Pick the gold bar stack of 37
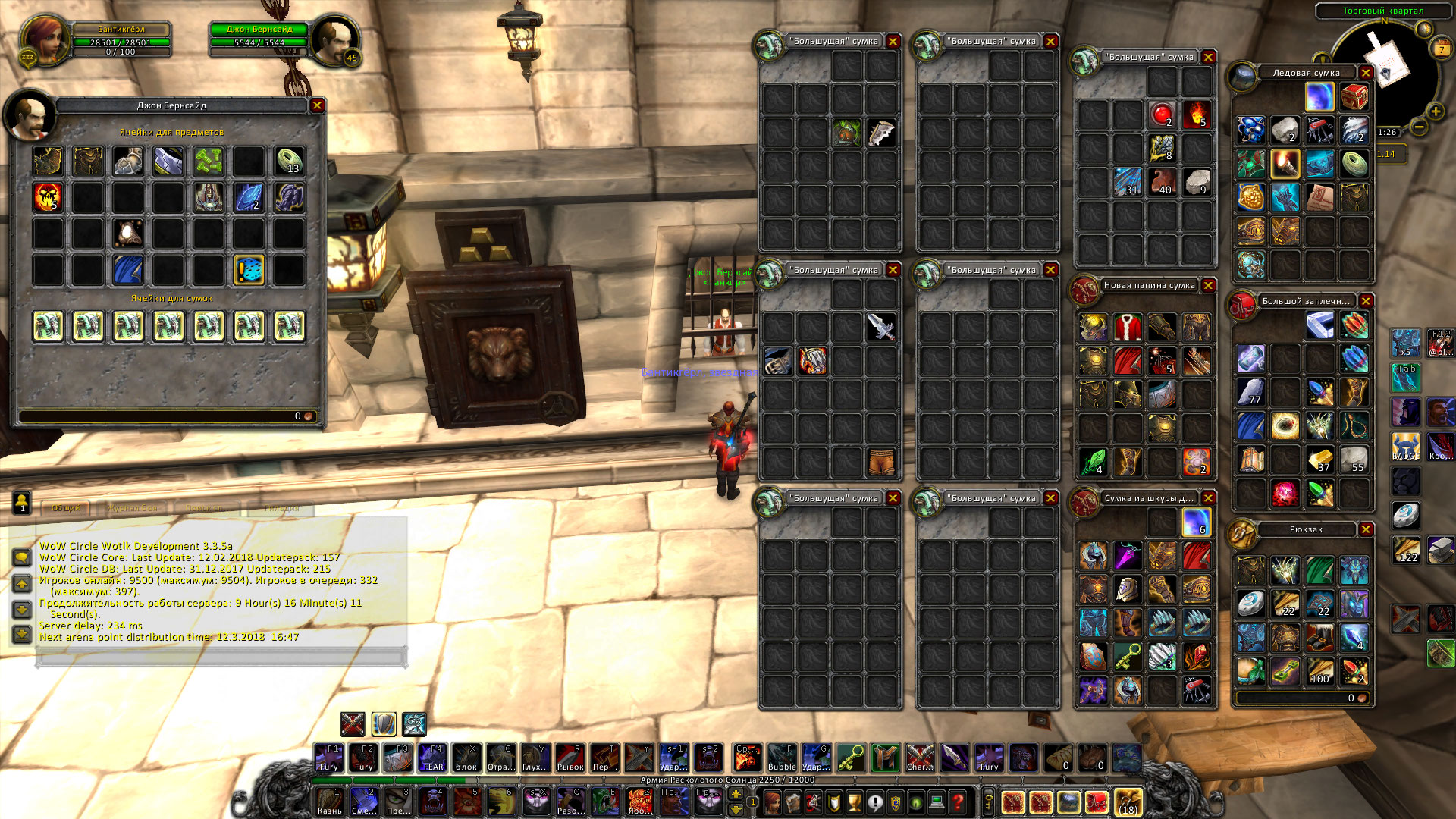 pos(1319,460)
